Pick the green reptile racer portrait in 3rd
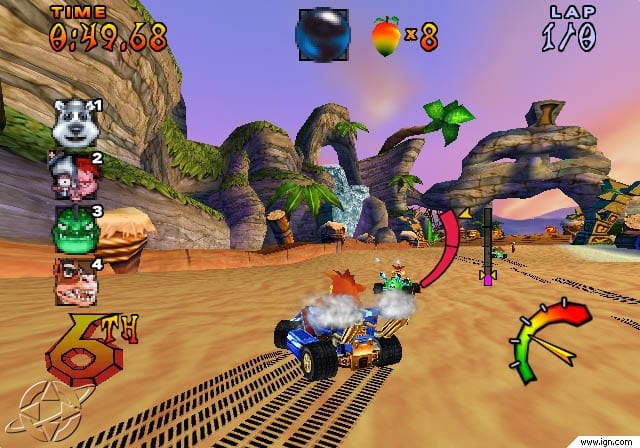Image resolution: width=640 pixels, height=448 pixels. 74,228
